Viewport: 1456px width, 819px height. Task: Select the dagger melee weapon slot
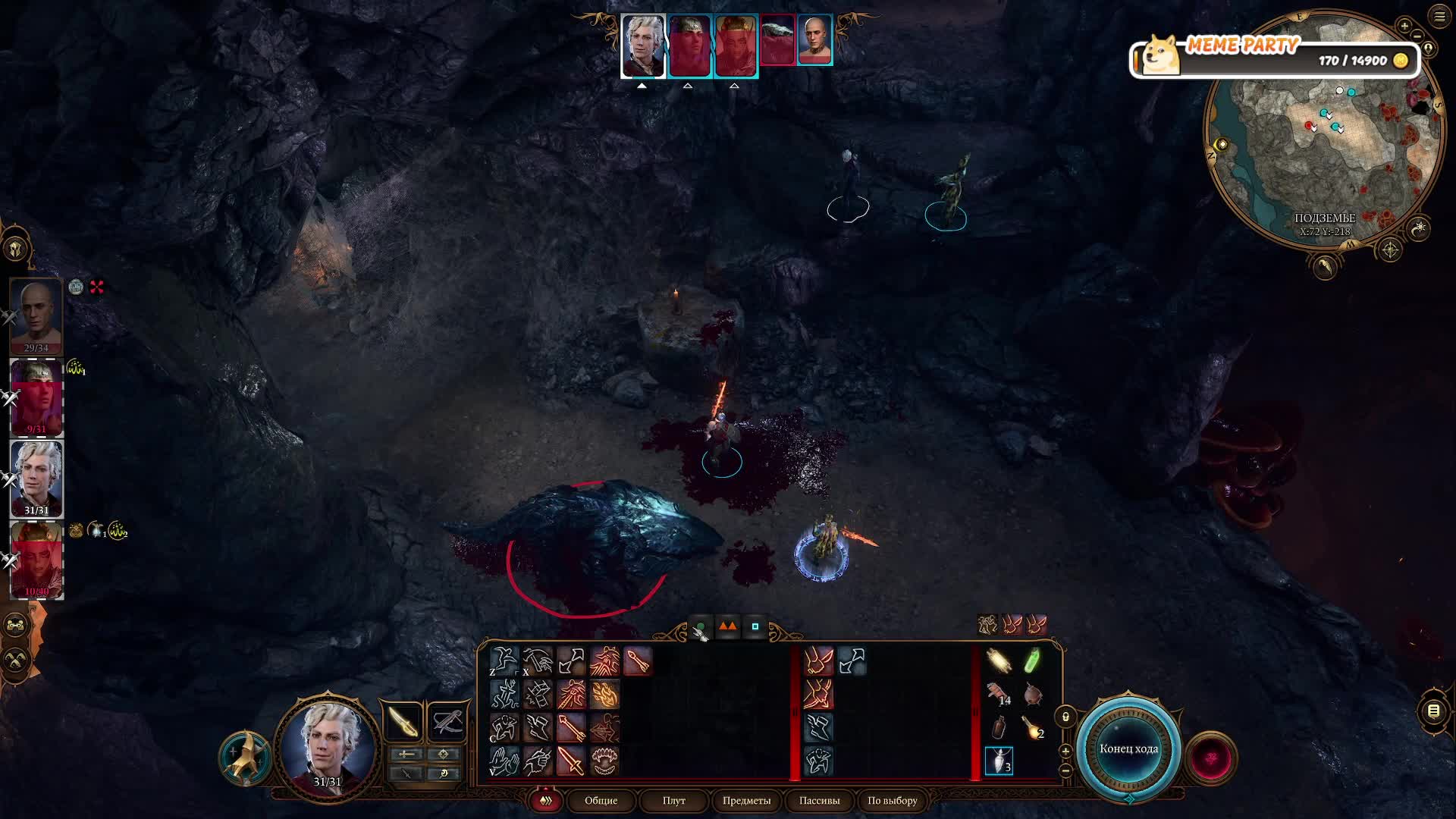tap(403, 721)
